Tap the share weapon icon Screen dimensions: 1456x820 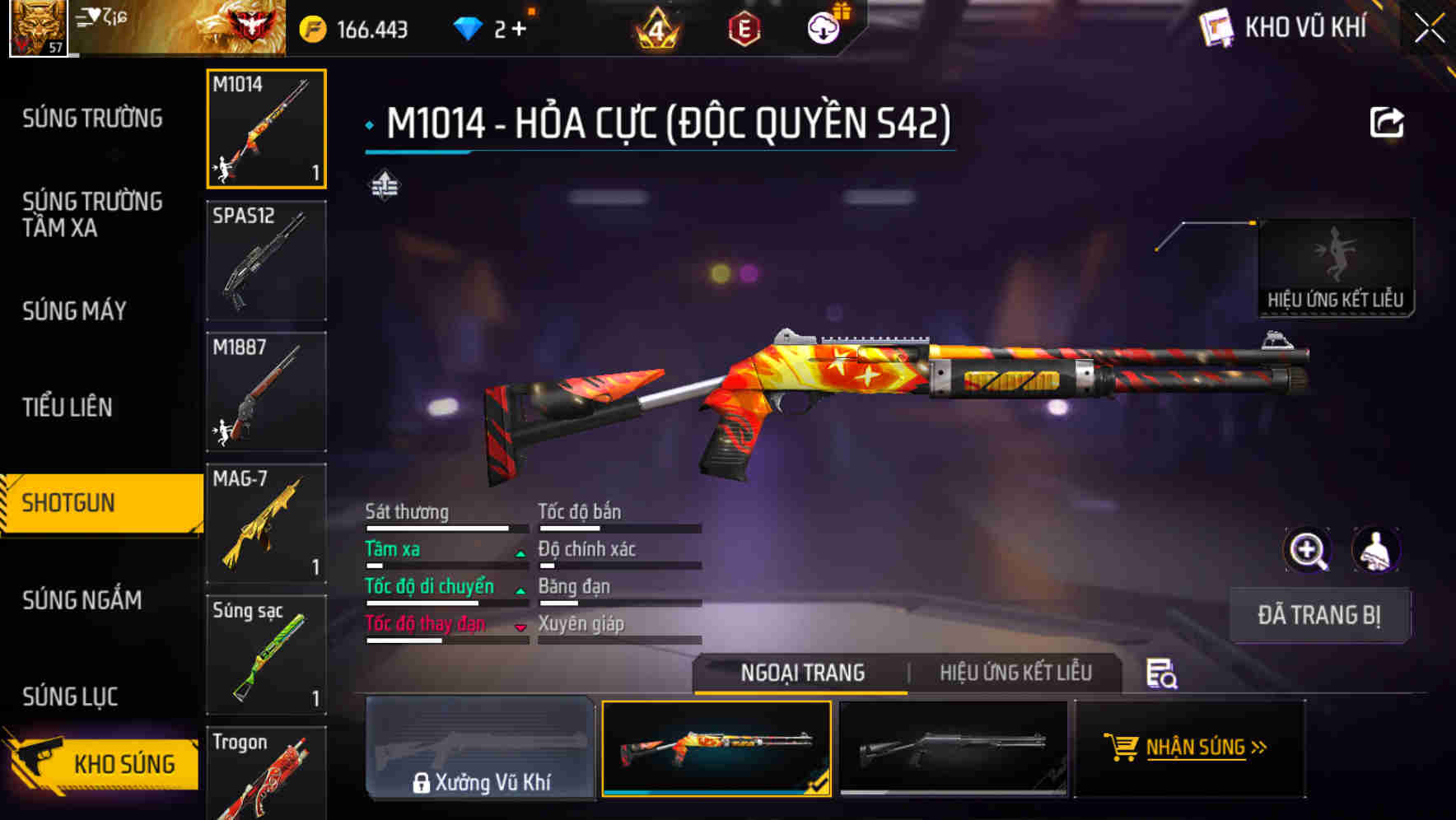[1388, 122]
